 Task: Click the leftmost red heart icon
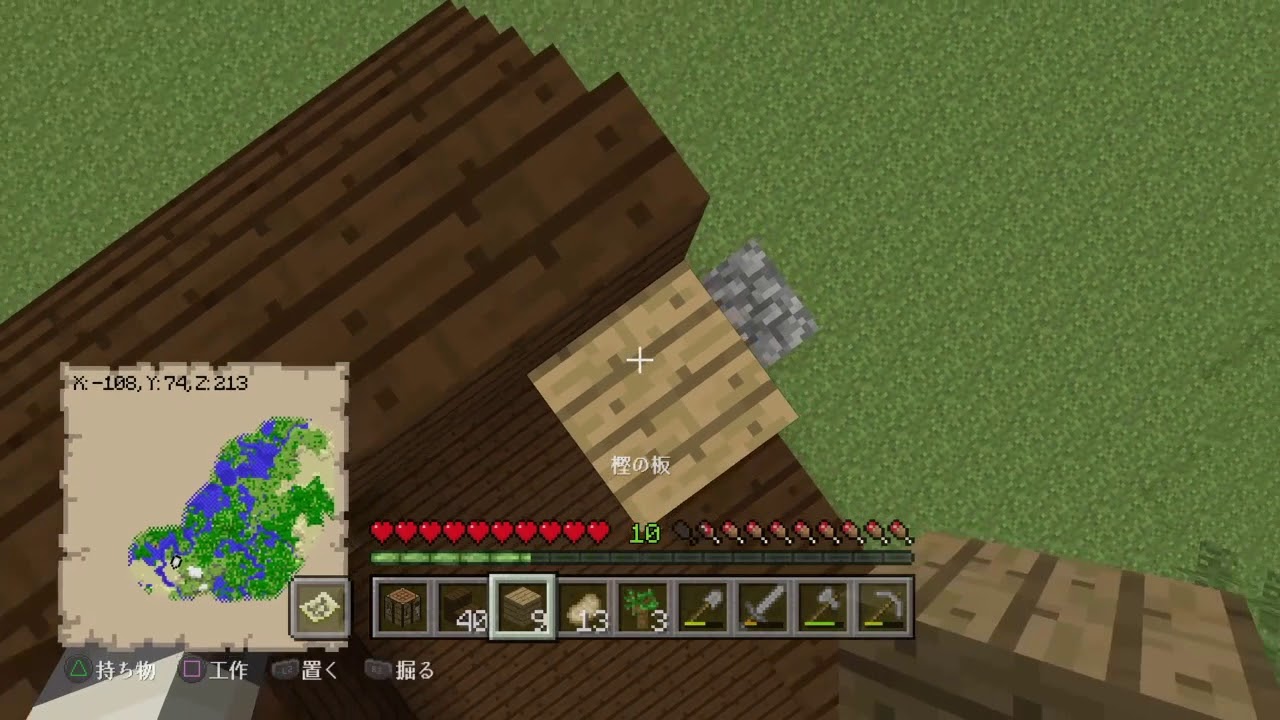click(x=381, y=533)
